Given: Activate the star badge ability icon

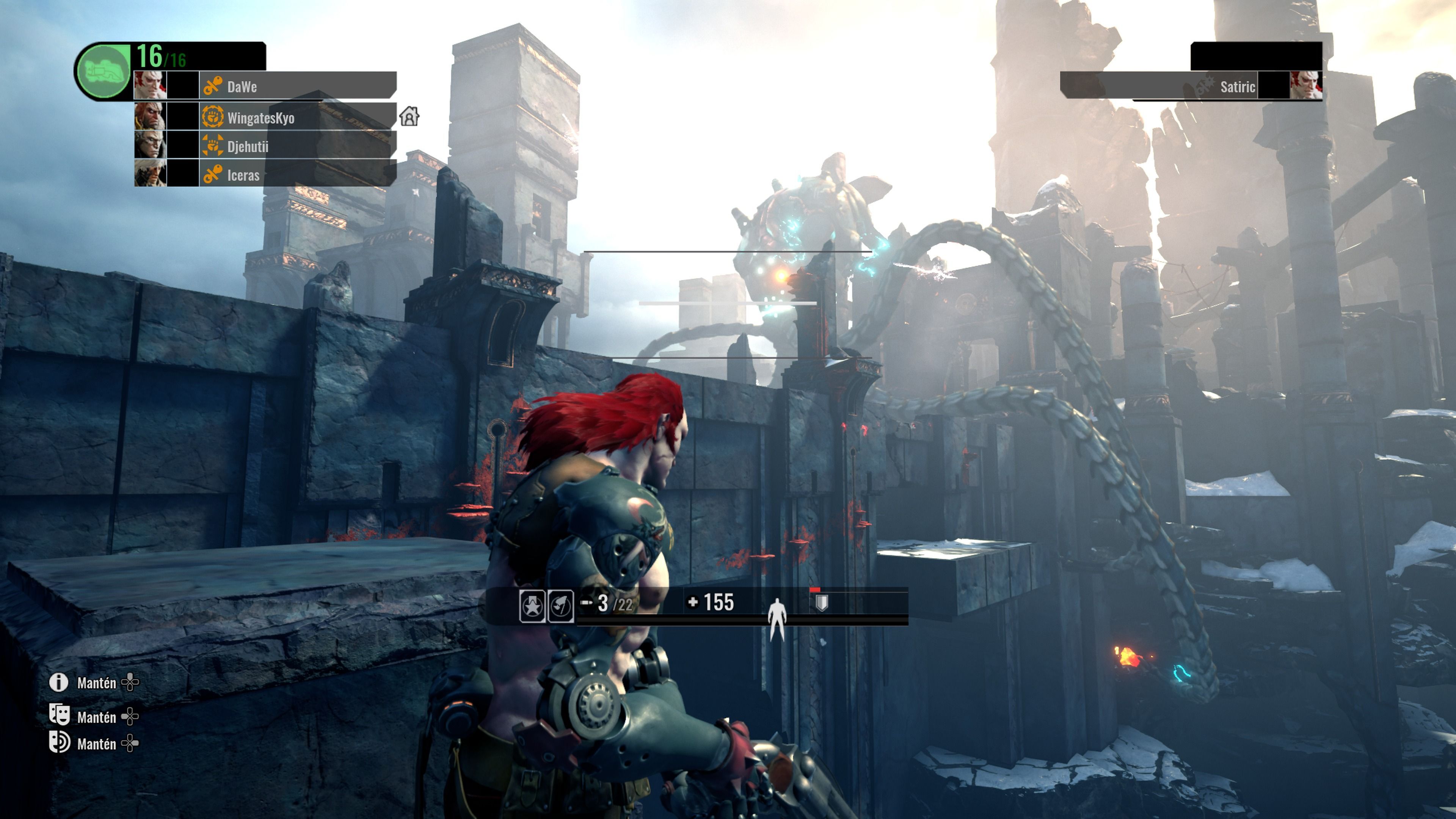Looking at the screenshot, I should coord(532,606).
